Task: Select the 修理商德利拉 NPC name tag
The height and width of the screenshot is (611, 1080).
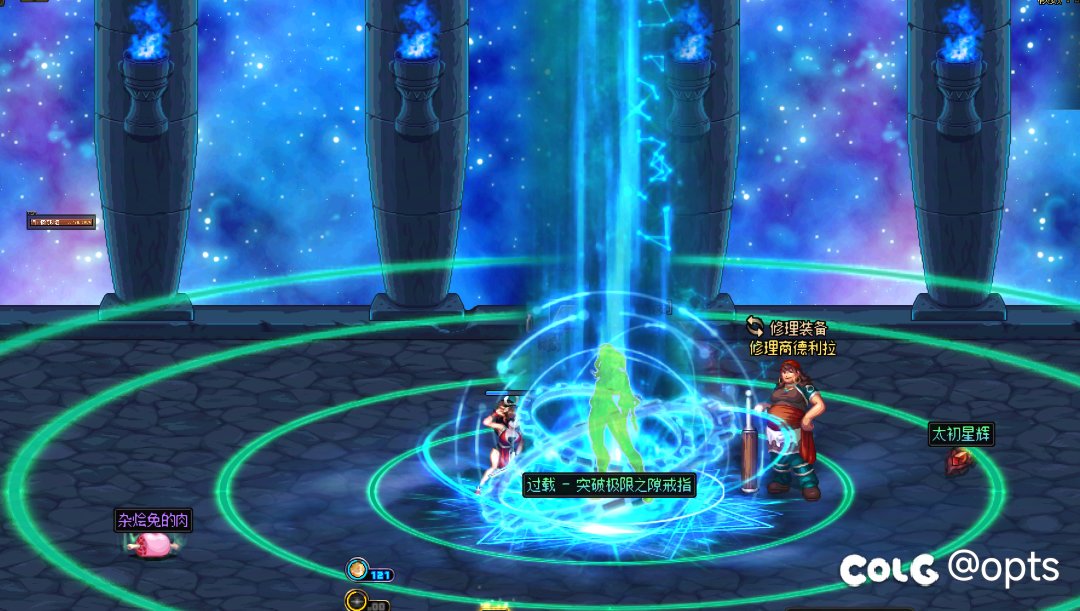Action: point(793,348)
